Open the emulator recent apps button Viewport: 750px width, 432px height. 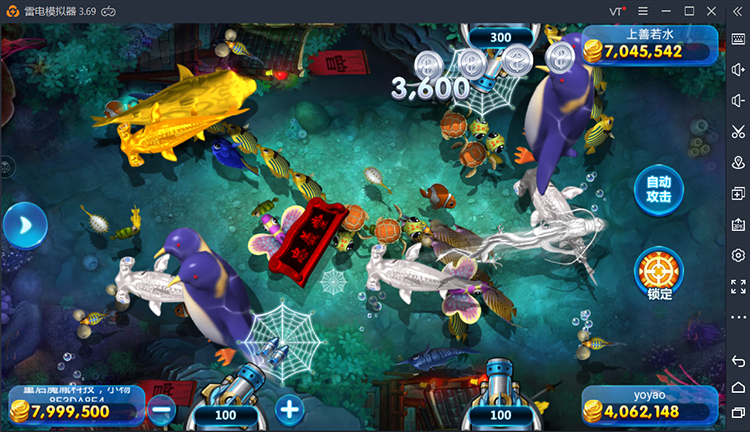(x=738, y=413)
